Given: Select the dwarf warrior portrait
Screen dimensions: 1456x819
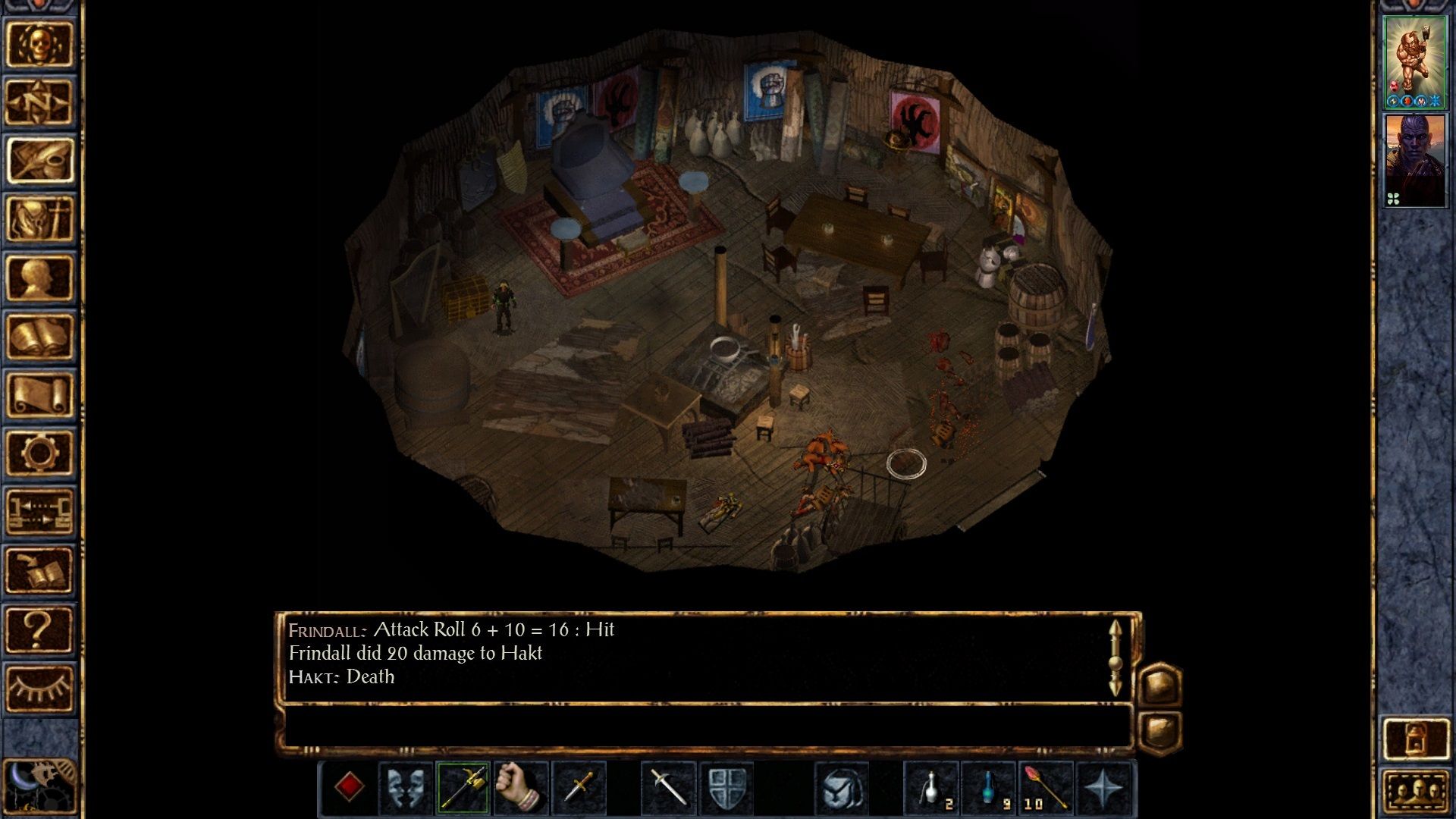Looking at the screenshot, I should click(x=1414, y=62).
